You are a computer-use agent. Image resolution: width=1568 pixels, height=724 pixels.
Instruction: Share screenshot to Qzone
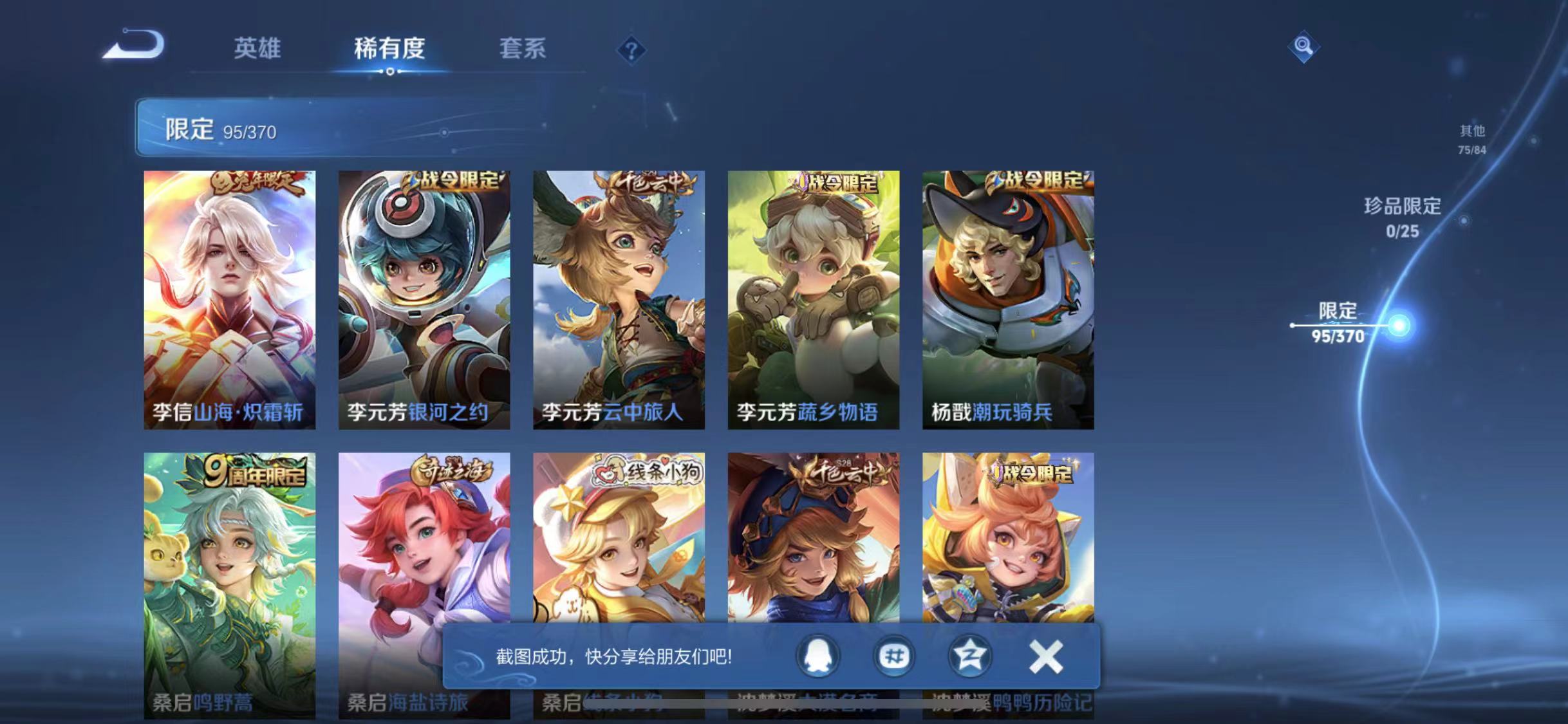tap(970, 654)
